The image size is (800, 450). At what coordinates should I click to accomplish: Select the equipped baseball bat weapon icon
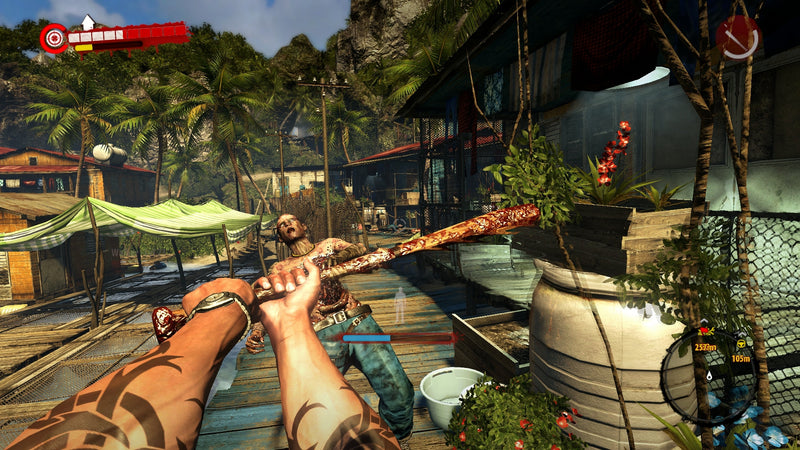point(737,37)
